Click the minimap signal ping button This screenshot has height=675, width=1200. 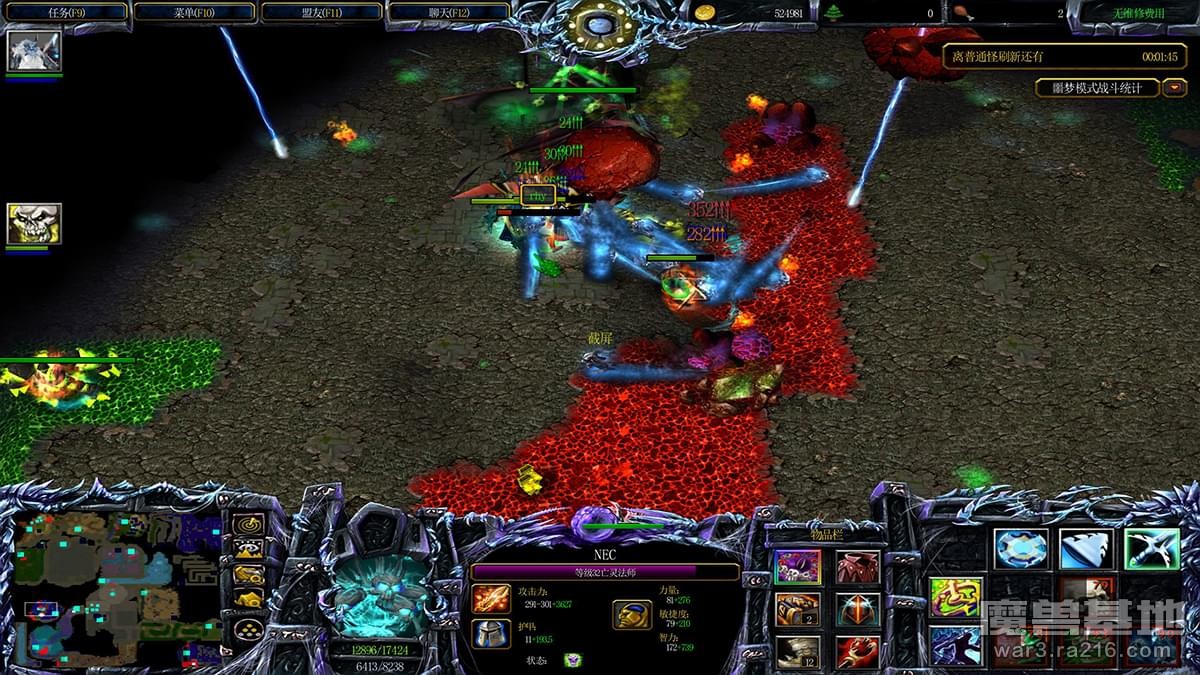coord(248,525)
